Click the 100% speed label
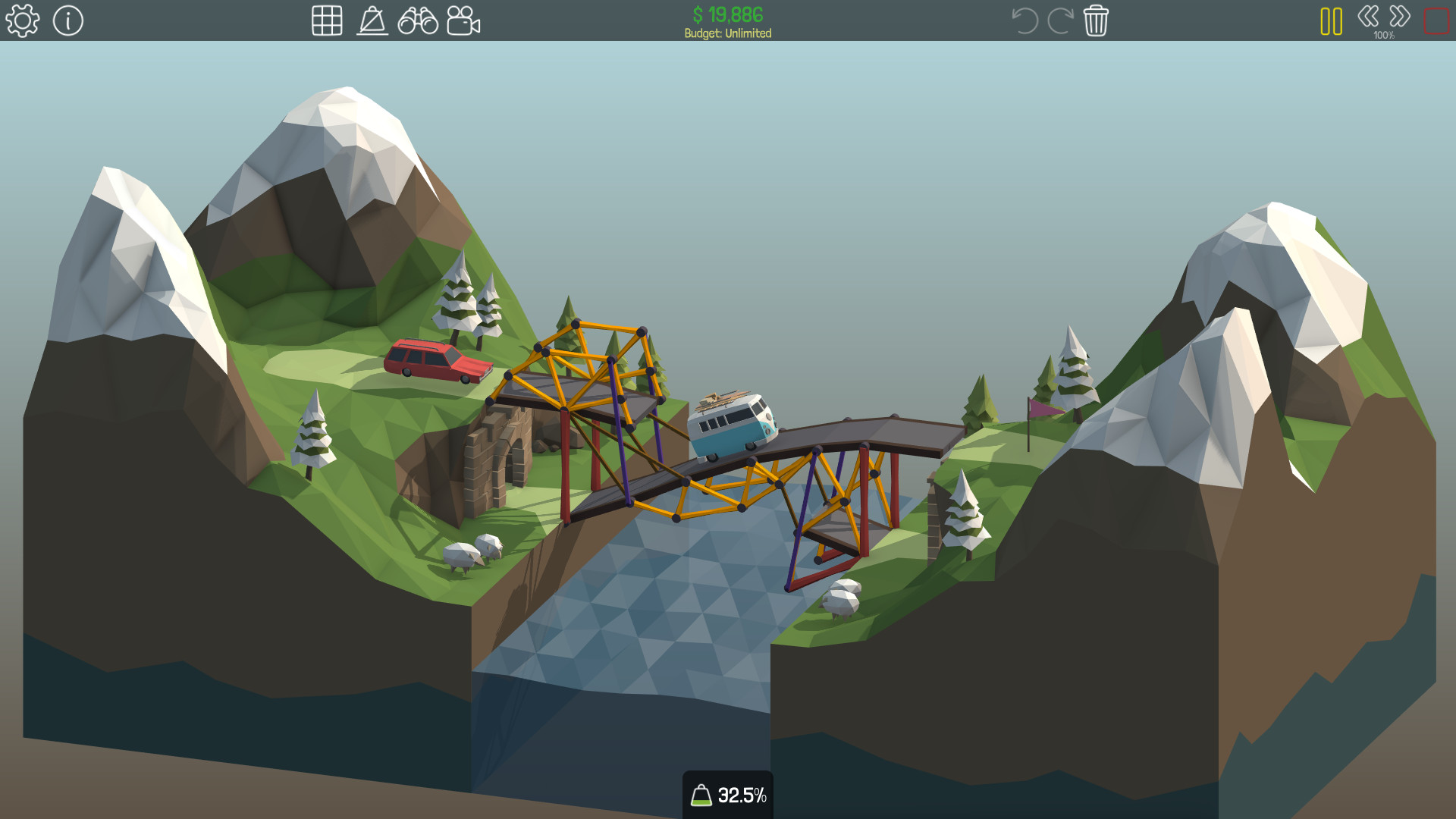Viewport: 1456px width, 819px height. 1382,34
